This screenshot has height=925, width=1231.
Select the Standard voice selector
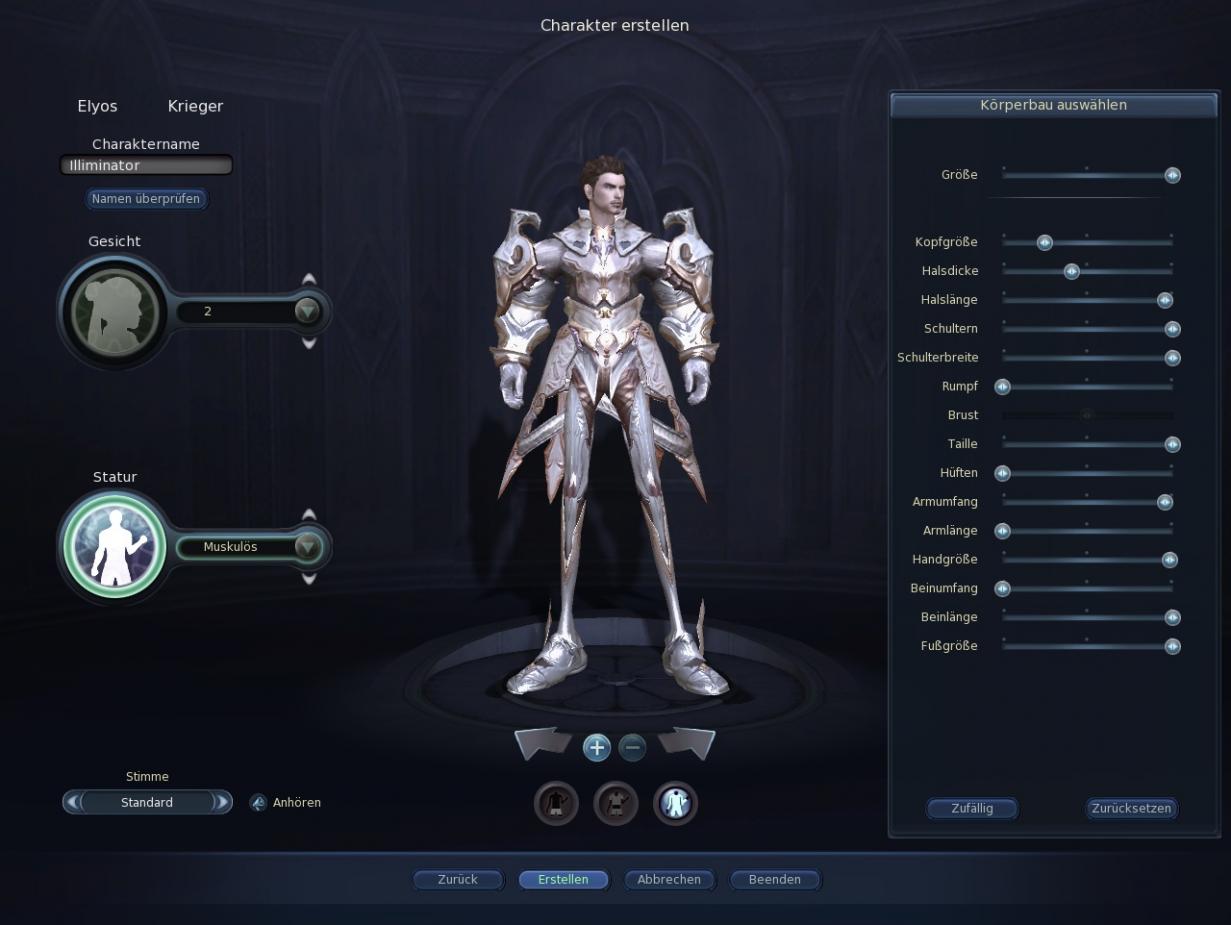[147, 802]
